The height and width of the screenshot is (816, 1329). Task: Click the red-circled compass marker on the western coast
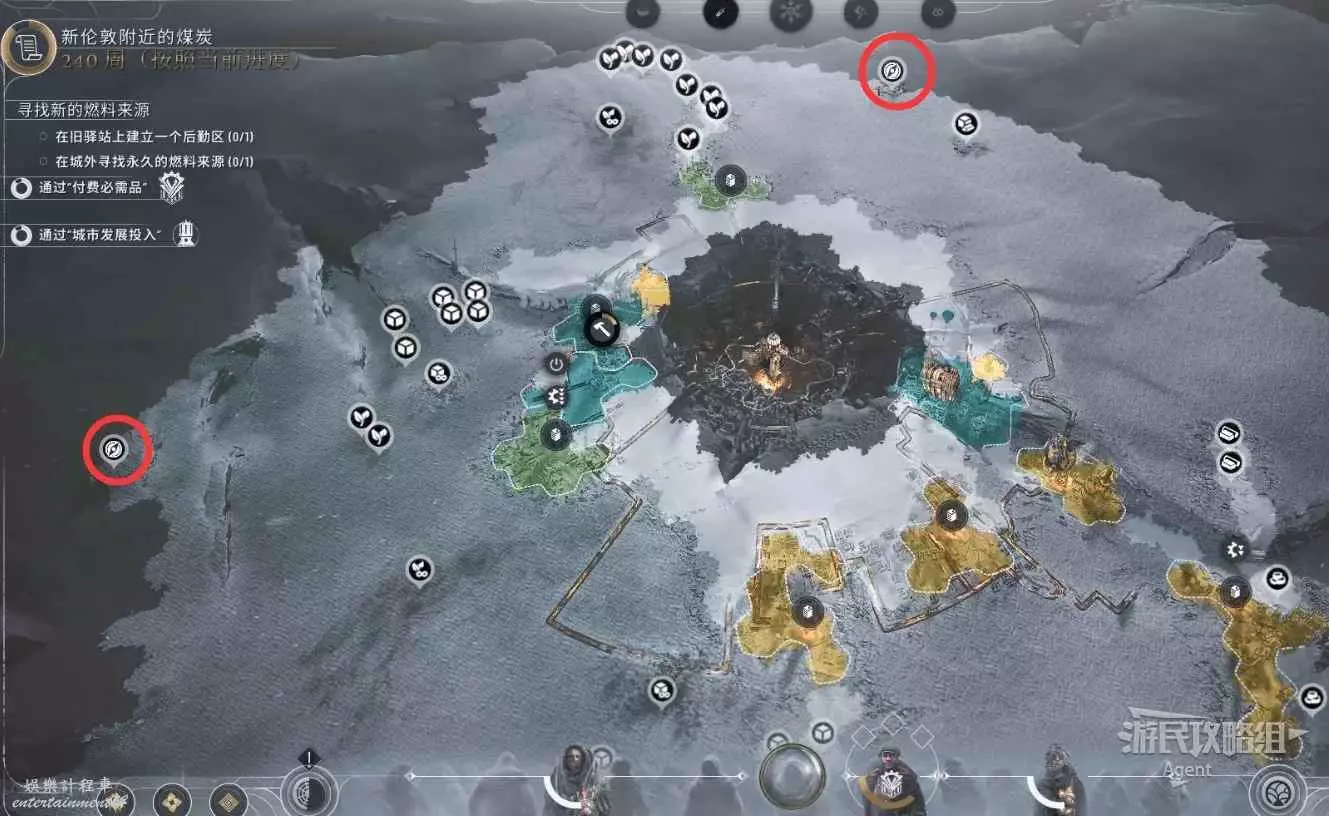(x=115, y=449)
